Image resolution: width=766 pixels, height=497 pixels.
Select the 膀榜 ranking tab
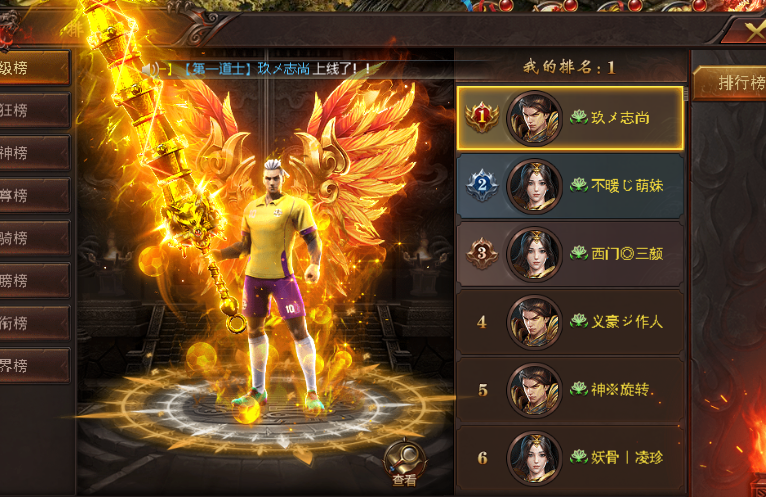tap(34, 280)
